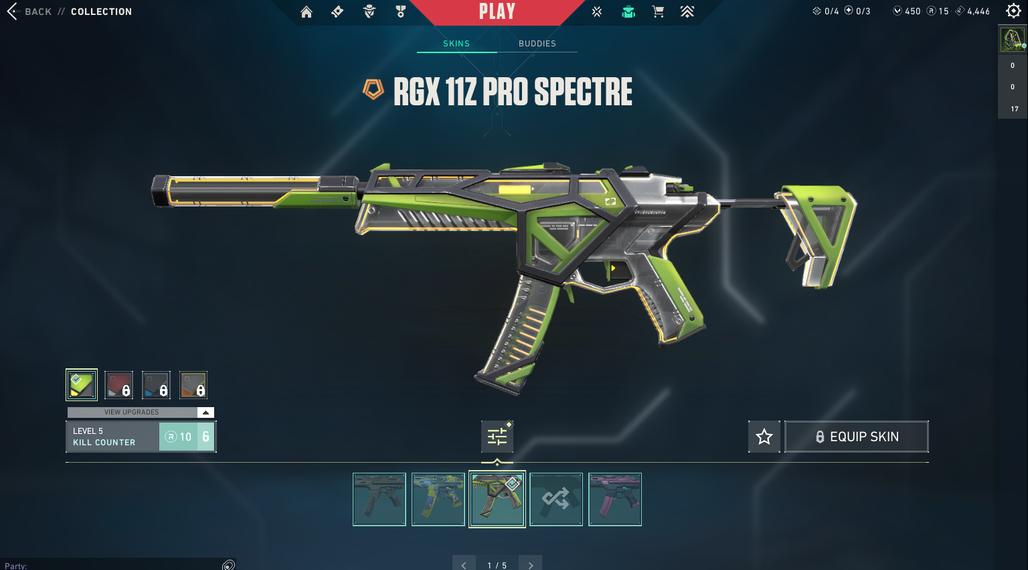Open the settings gear

[1013, 11]
